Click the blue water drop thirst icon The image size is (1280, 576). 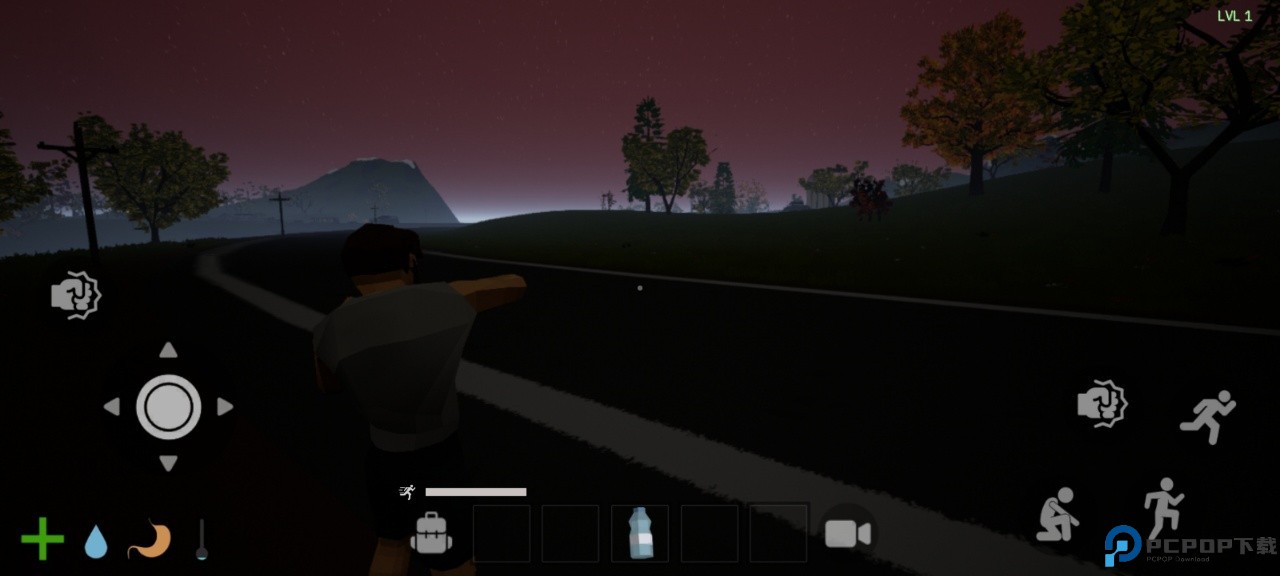(96, 541)
